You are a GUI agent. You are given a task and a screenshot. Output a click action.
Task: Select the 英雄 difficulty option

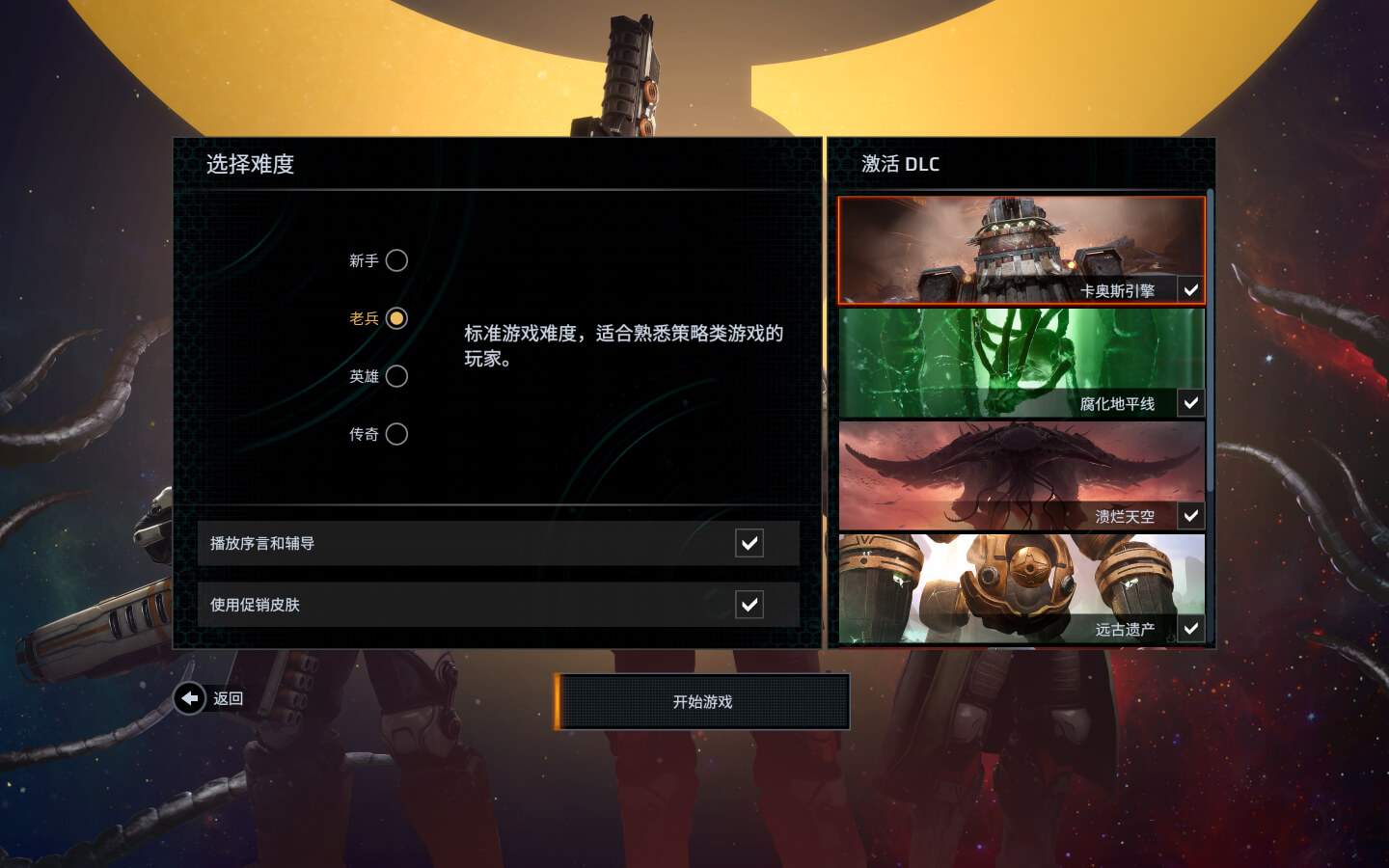tap(396, 376)
